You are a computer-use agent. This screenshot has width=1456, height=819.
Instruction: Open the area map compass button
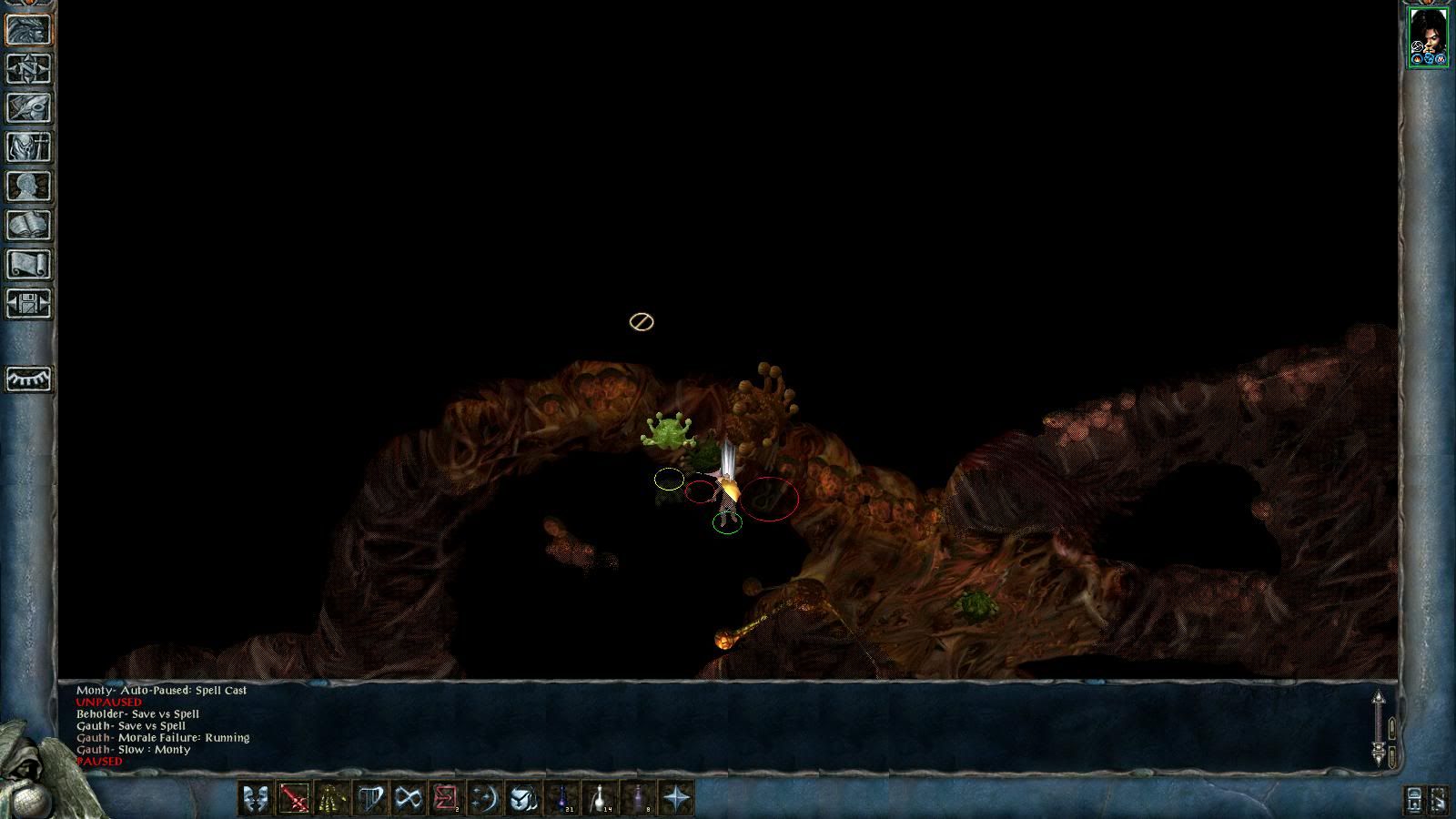[x=29, y=68]
